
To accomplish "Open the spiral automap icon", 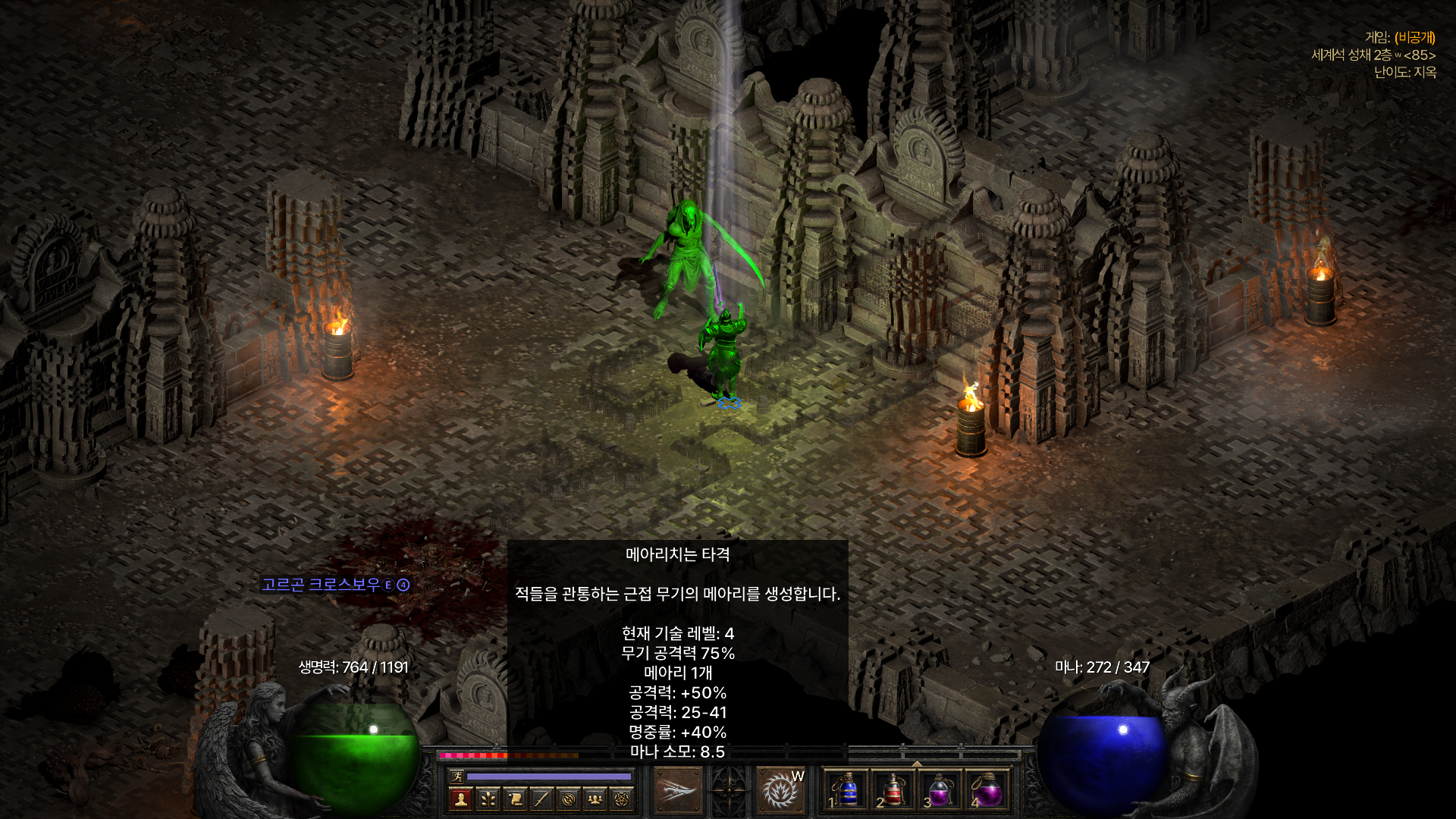I will pyautogui.click(x=568, y=799).
